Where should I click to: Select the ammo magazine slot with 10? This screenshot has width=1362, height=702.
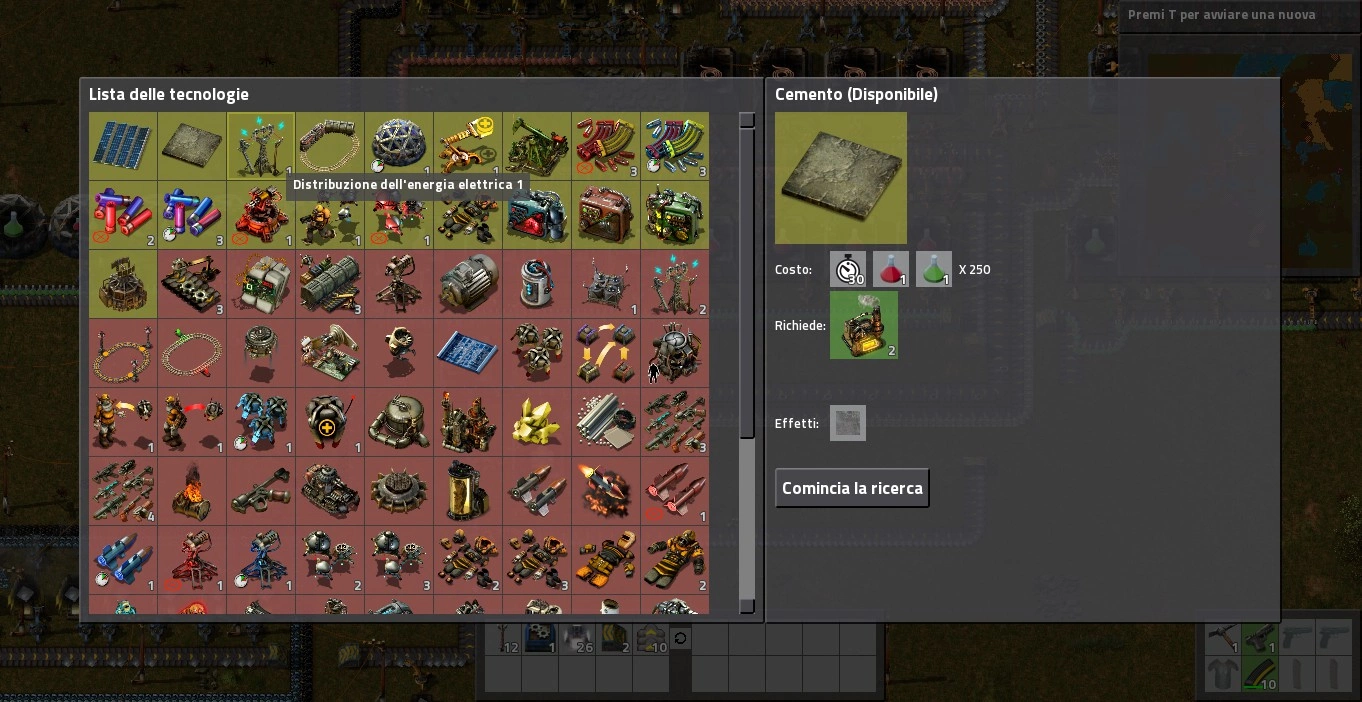pyautogui.click(x=1260, y=674)
